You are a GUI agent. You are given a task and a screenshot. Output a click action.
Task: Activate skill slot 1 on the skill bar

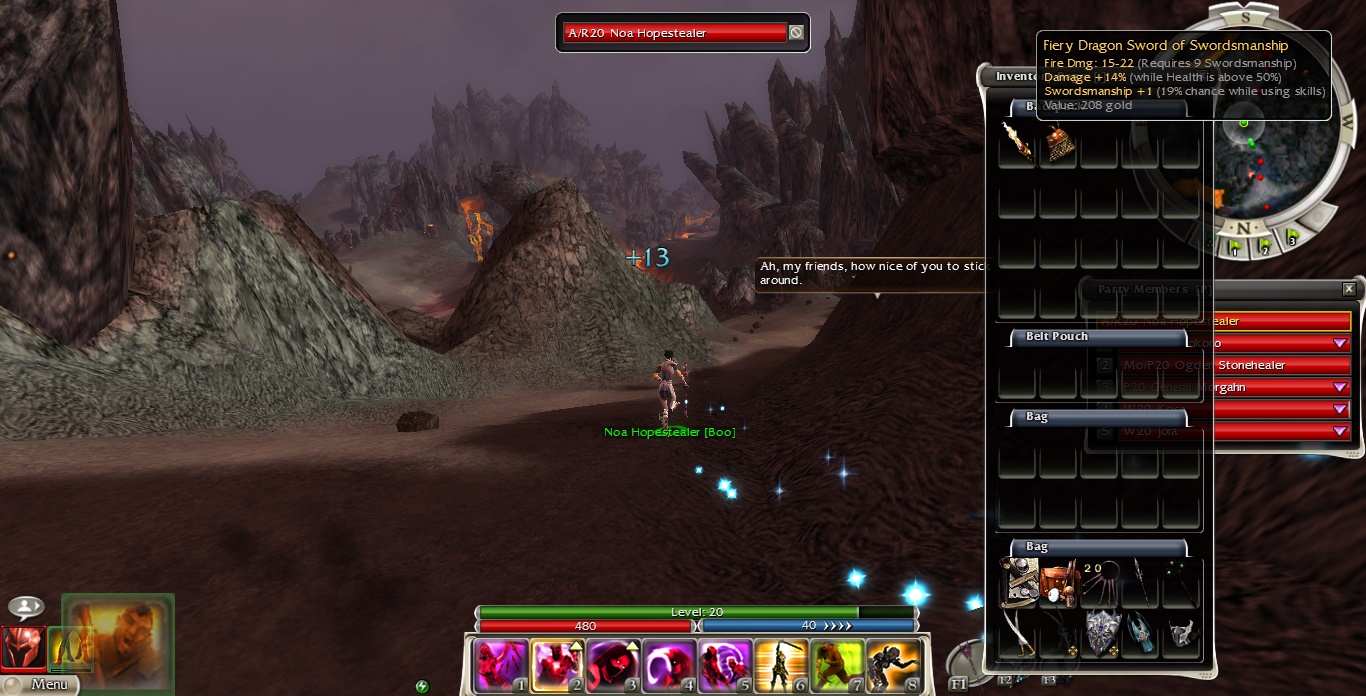pos(501,666)
